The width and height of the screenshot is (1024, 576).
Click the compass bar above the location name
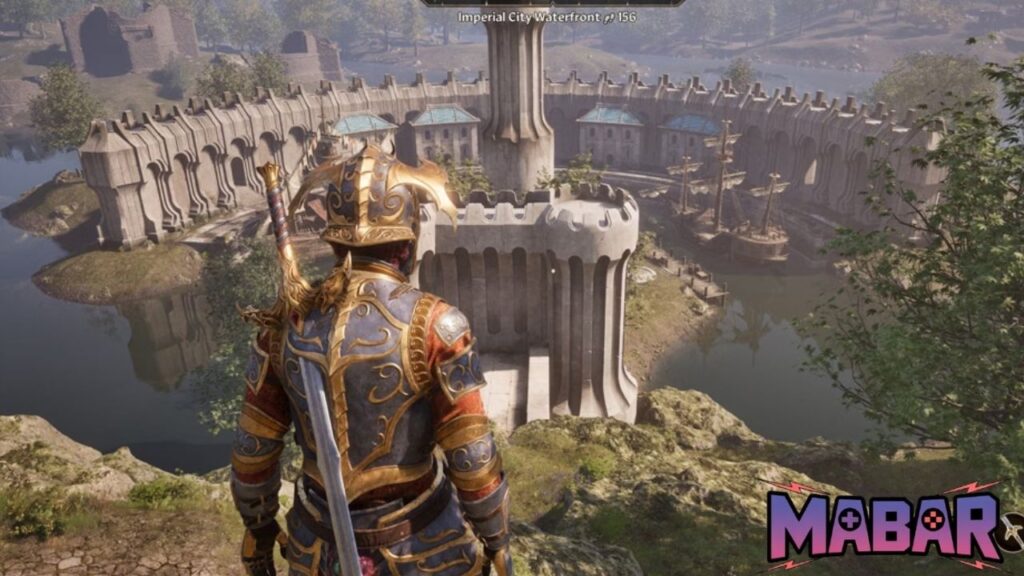[x=552, y=3]
